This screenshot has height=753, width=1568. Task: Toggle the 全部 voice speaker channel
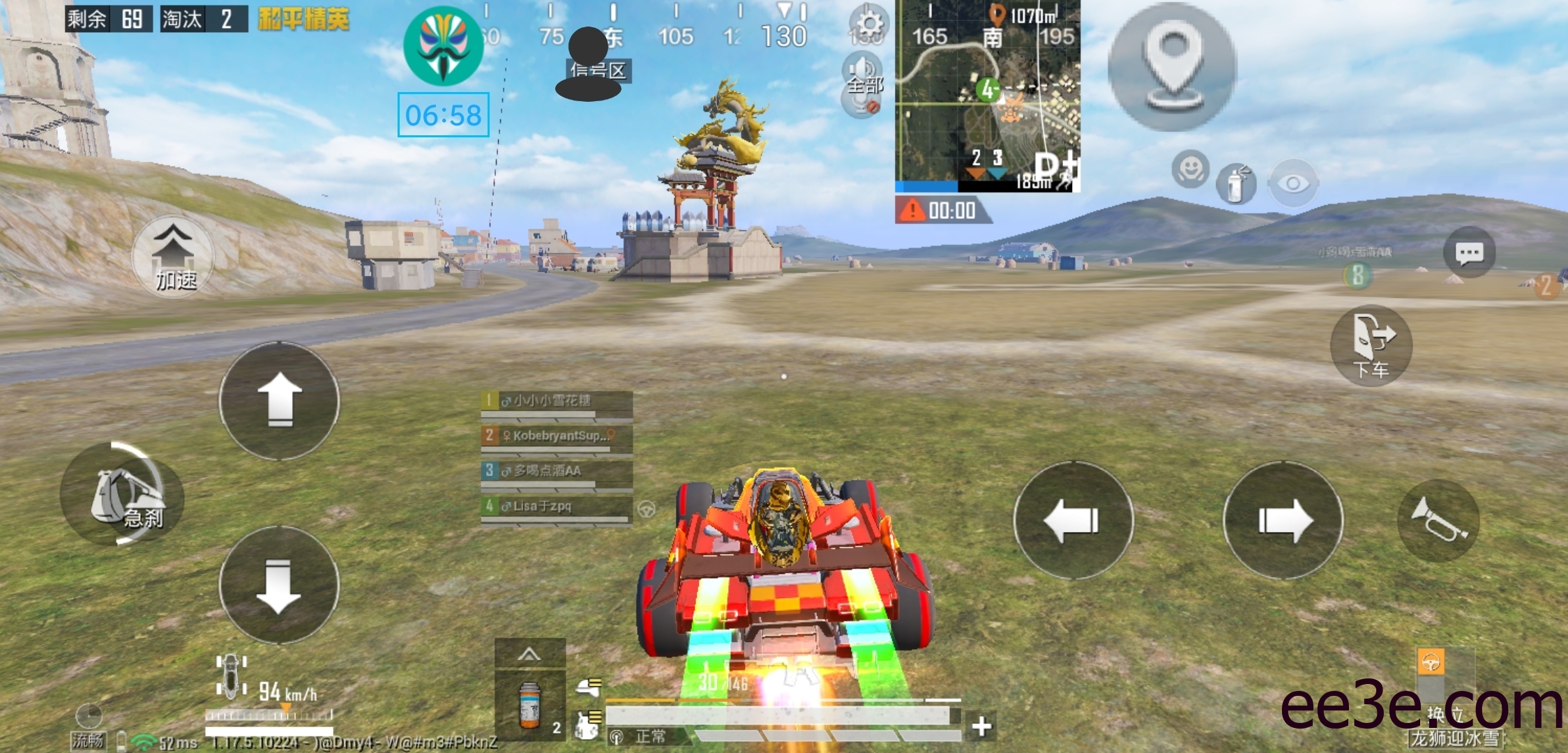(864, 77)
